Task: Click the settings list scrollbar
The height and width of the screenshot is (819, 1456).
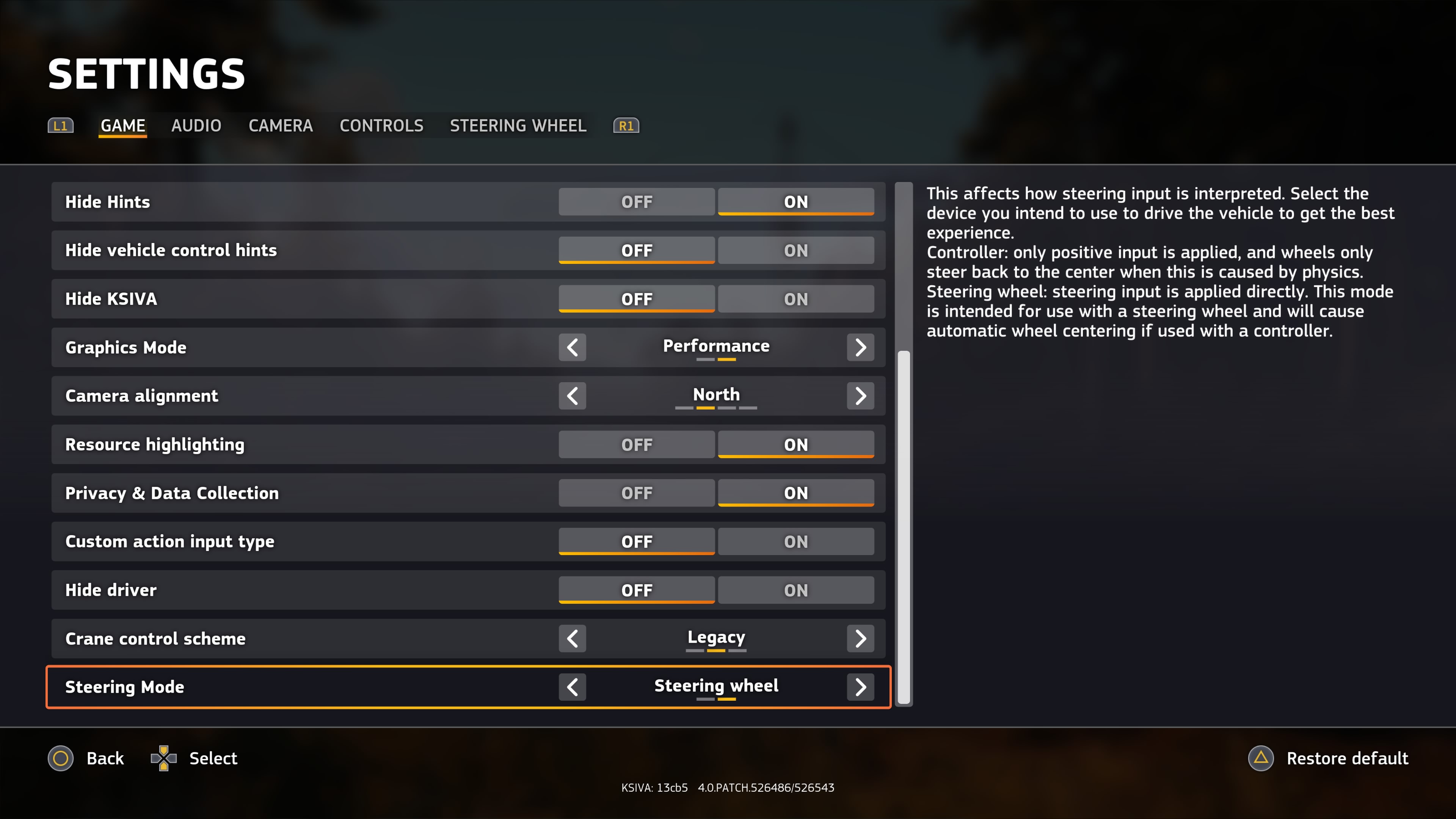Action: click(904, 526)
